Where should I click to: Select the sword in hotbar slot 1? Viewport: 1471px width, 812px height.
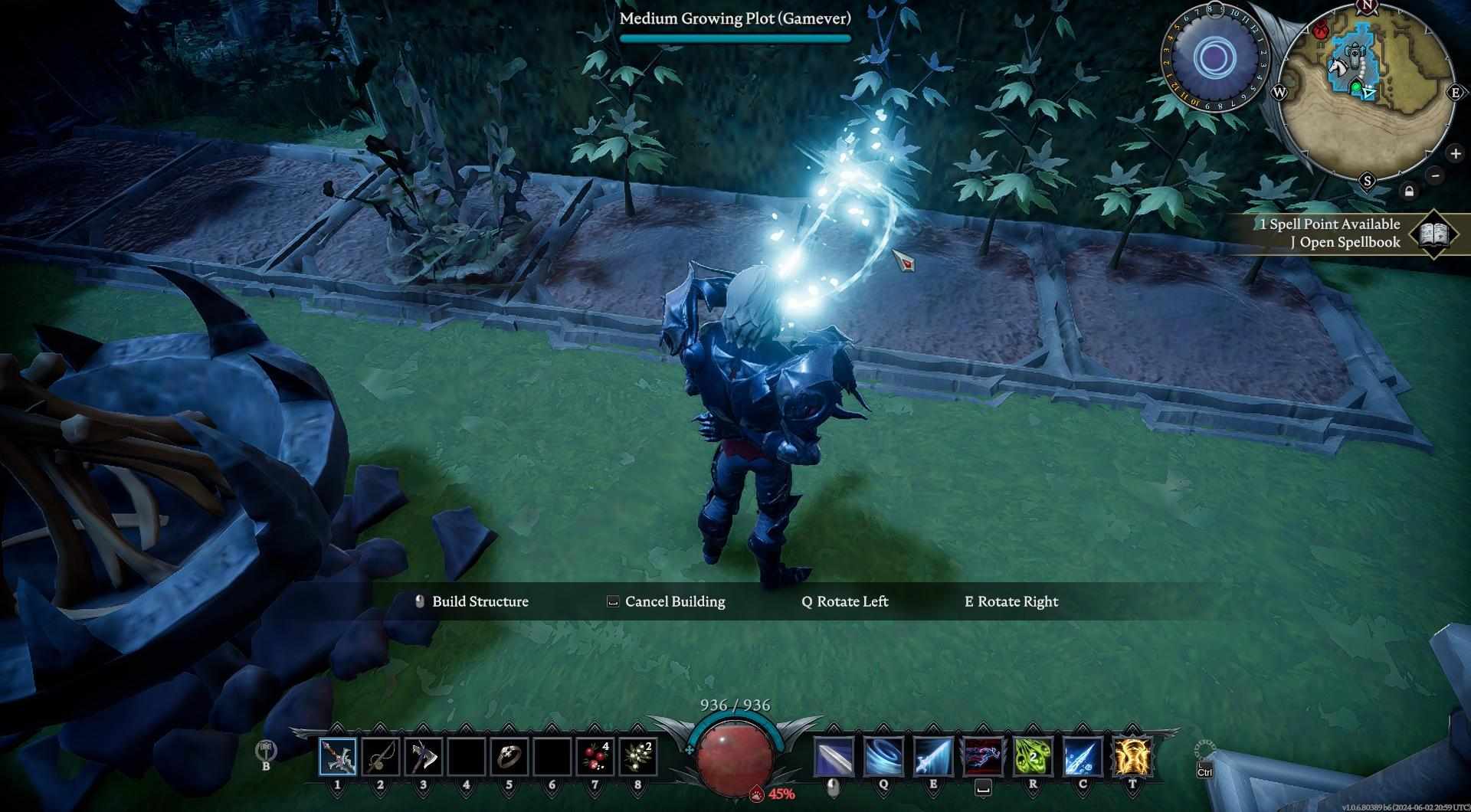(338, 757)
